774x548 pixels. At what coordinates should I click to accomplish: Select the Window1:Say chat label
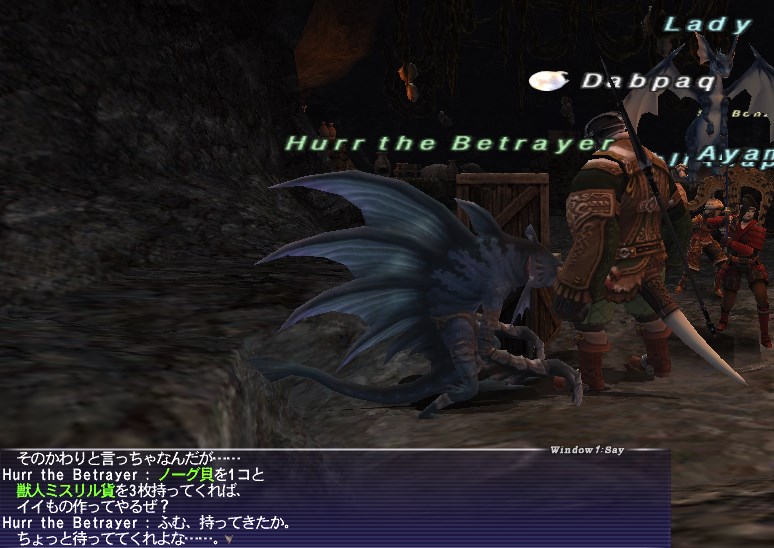click(586, 450)
